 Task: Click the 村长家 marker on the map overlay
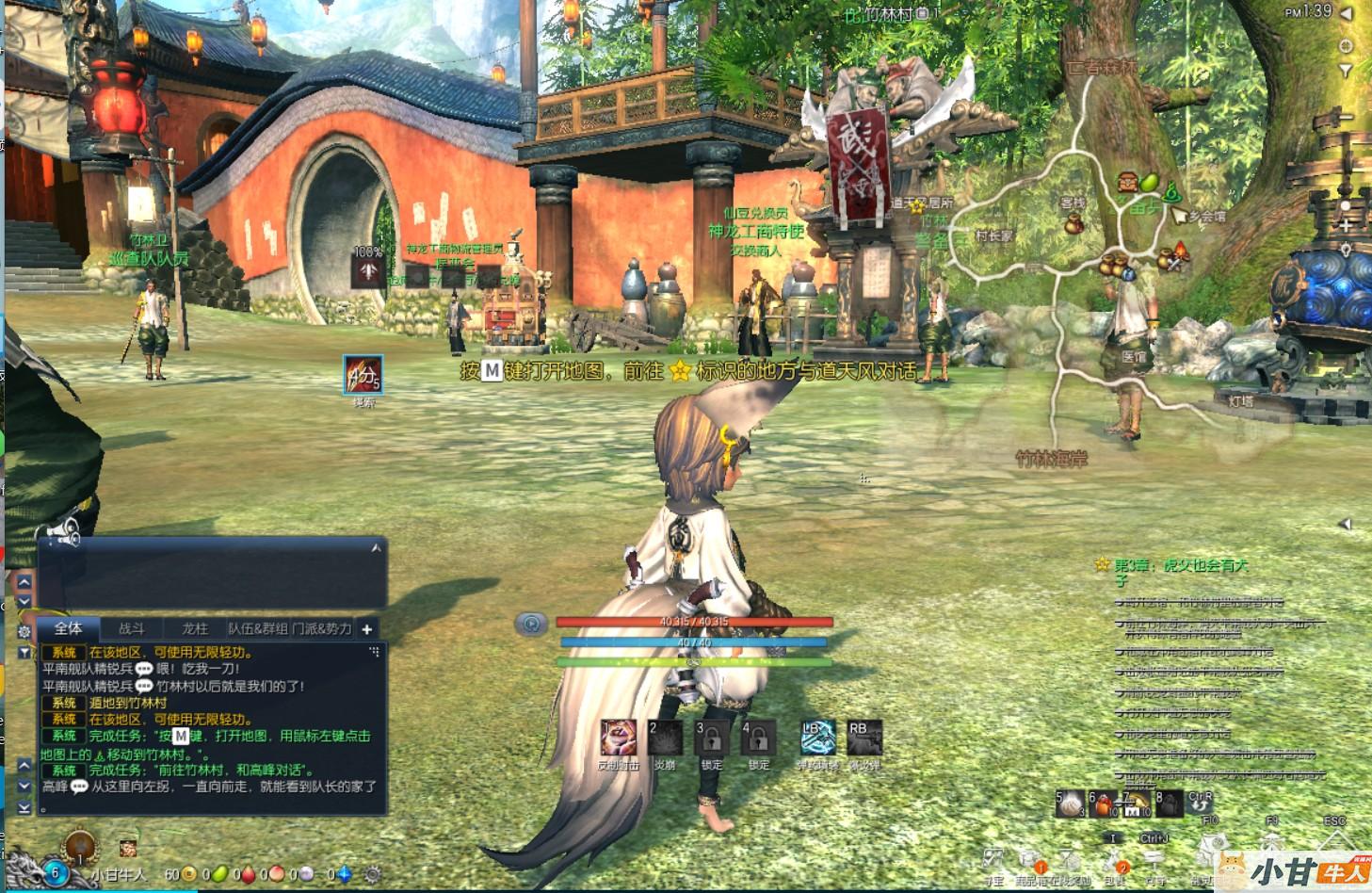pyautogui.click(x=994, y=235)
